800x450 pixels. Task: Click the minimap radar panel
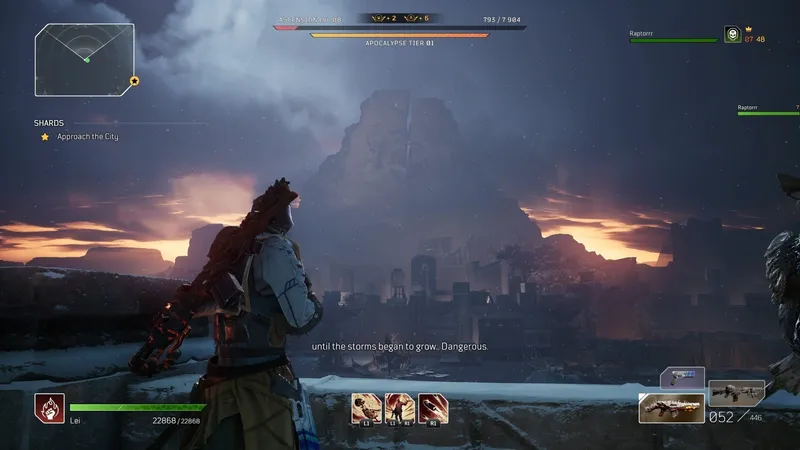point(84,59)
